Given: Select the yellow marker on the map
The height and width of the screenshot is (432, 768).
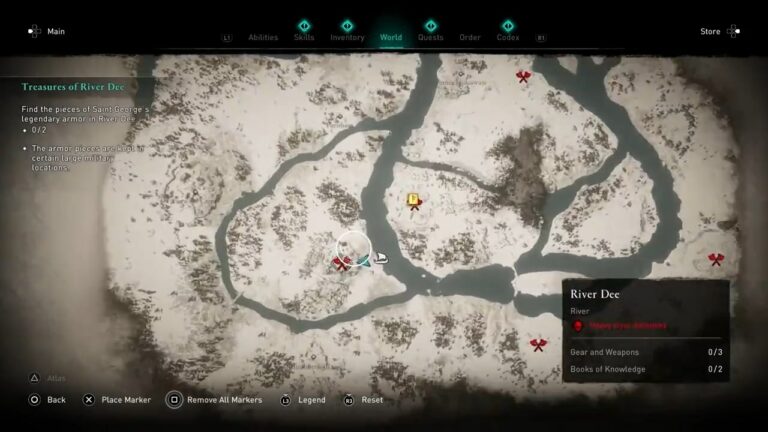Looking at the screenshot, I should click(x=413, y=200).
